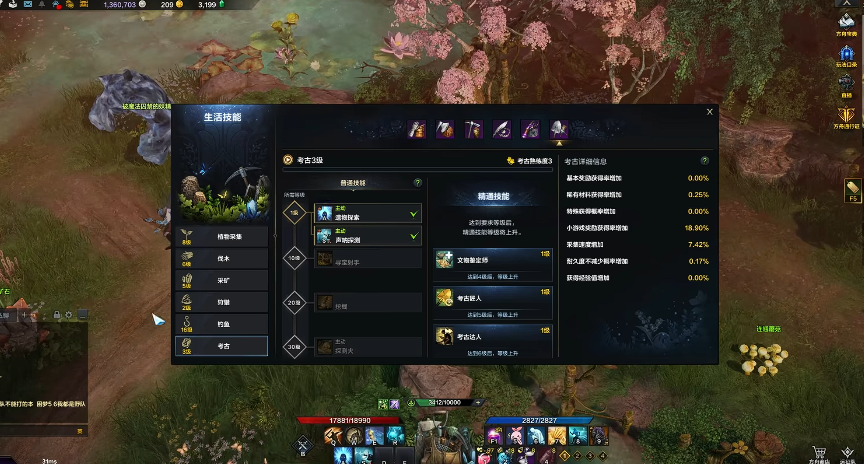864x464 pixels.
Task: Show the 钓鱼 (fishing) skill
Action: (222, 324)
